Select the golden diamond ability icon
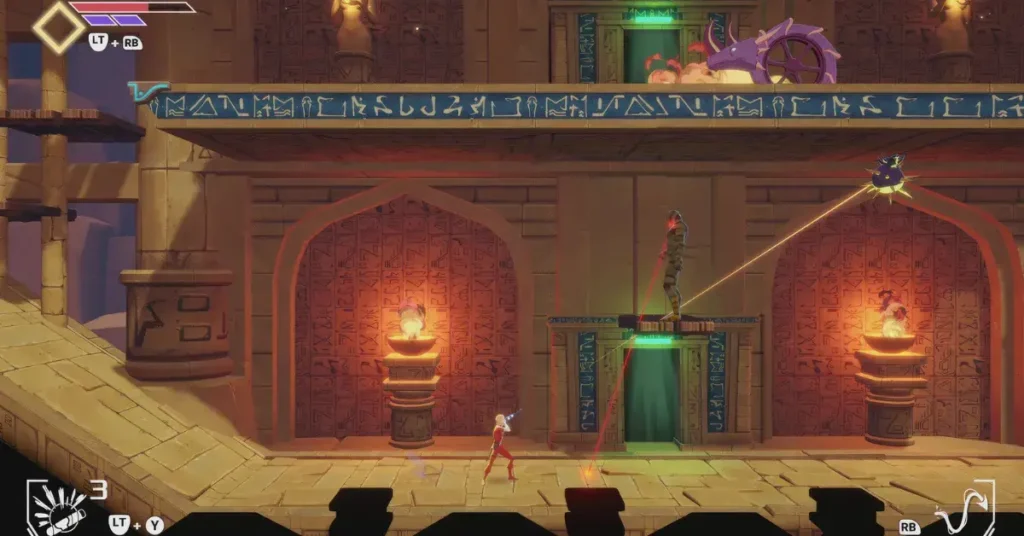Image resolution: width=1024 pixels, height=536 pixels. point(58,27)
